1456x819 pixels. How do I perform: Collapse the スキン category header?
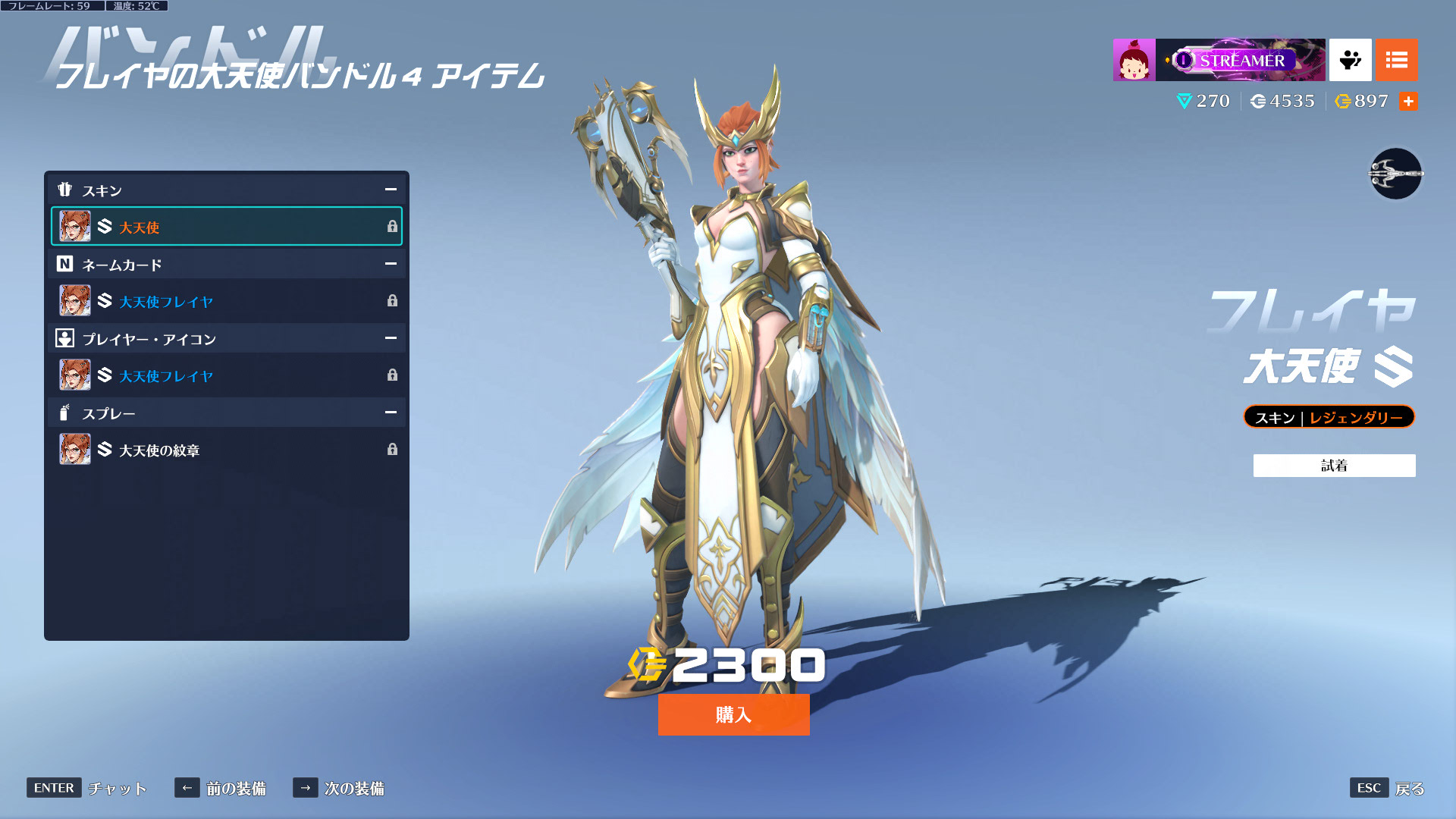point(391,190)
